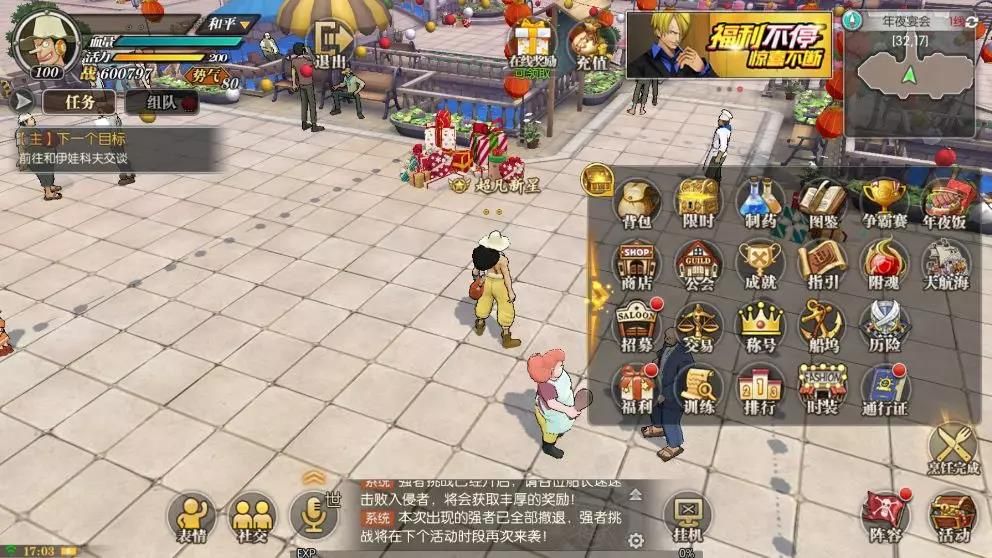
Task: Open the 任务 quest tab
Action: coord(79,101)
